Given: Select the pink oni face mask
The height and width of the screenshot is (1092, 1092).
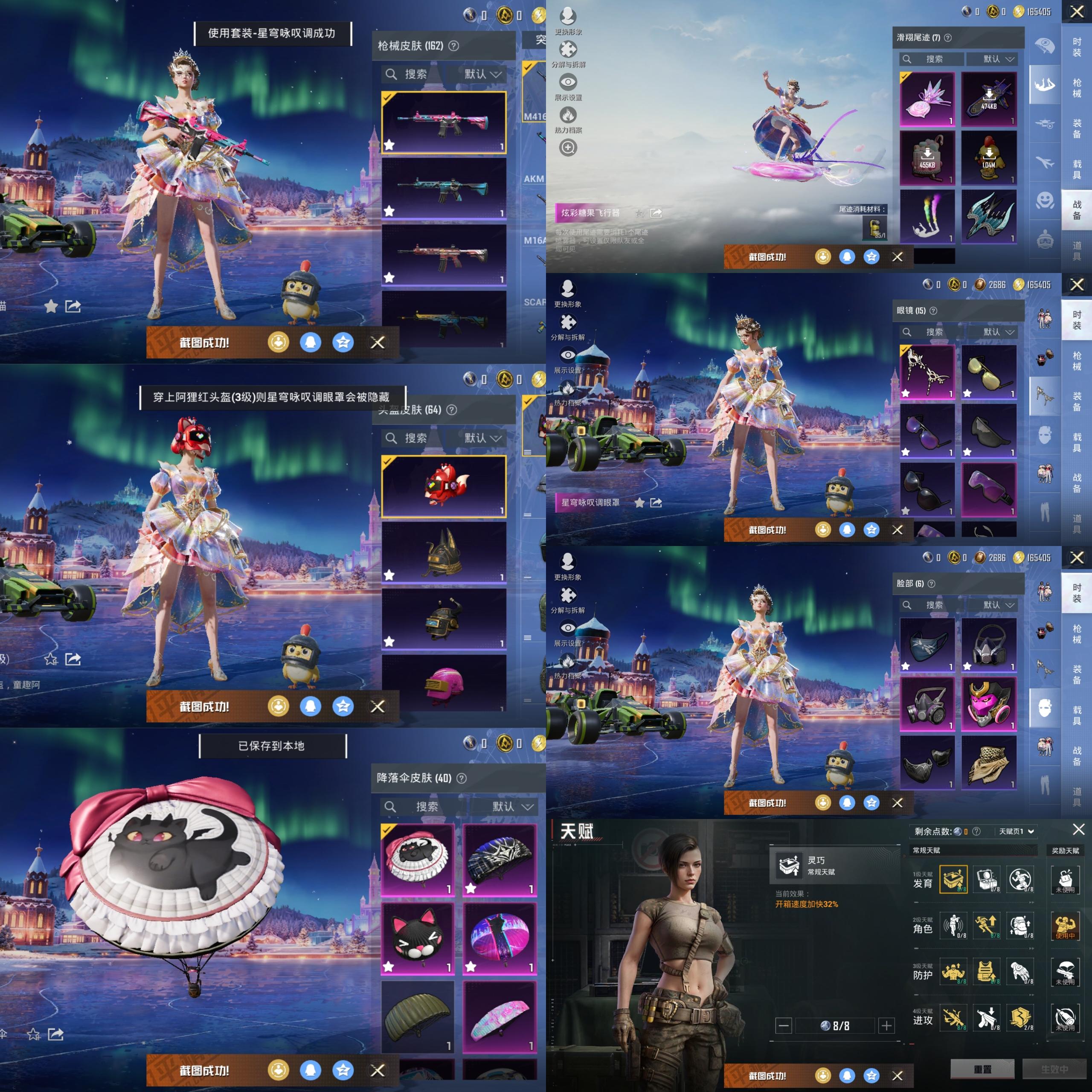Looking at the screenshot, I should tap(989, 704).
